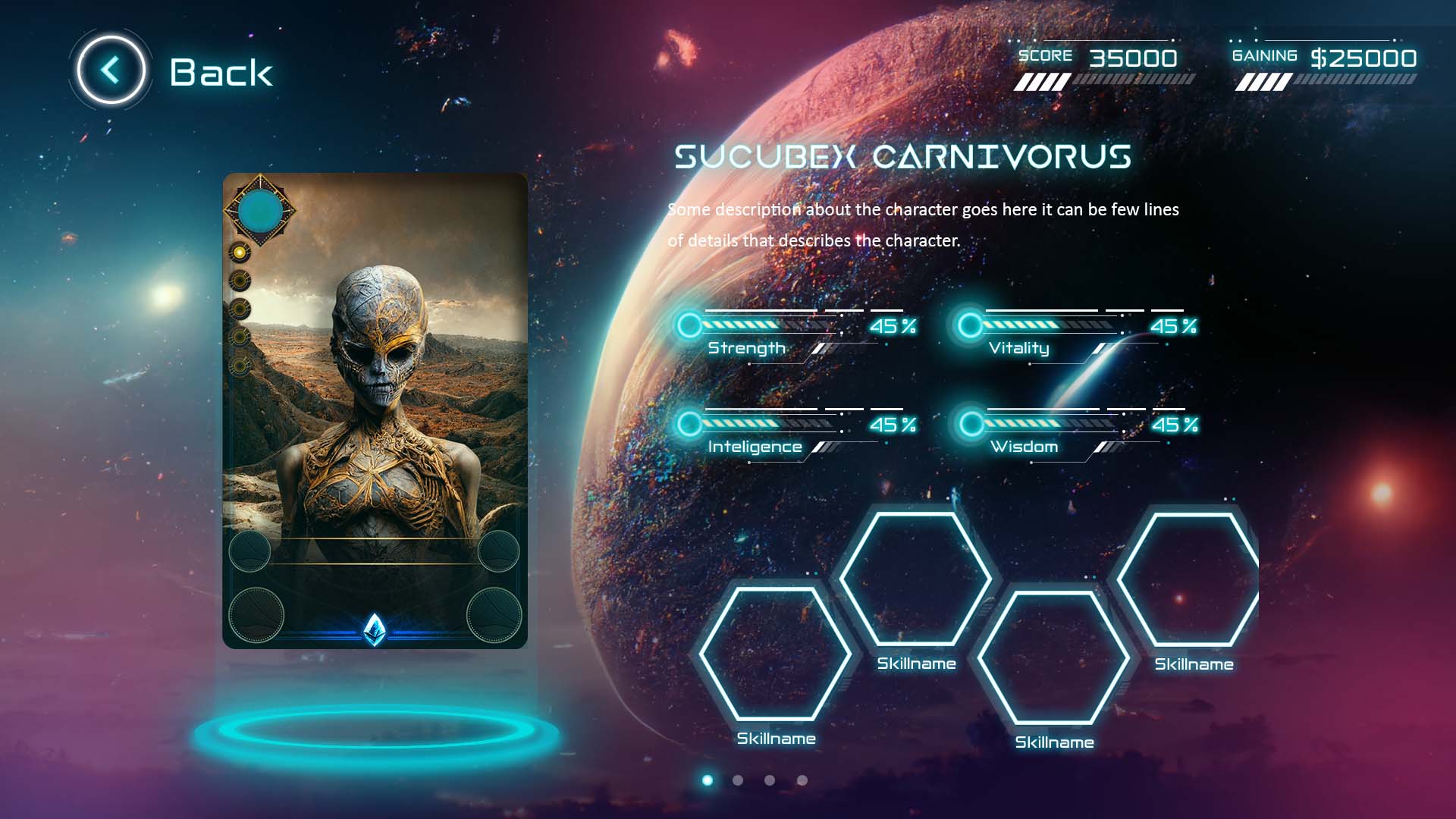Select the highlighted active page dot
1456x819 pixels.
pyautogui.click(x=708, y=780)
